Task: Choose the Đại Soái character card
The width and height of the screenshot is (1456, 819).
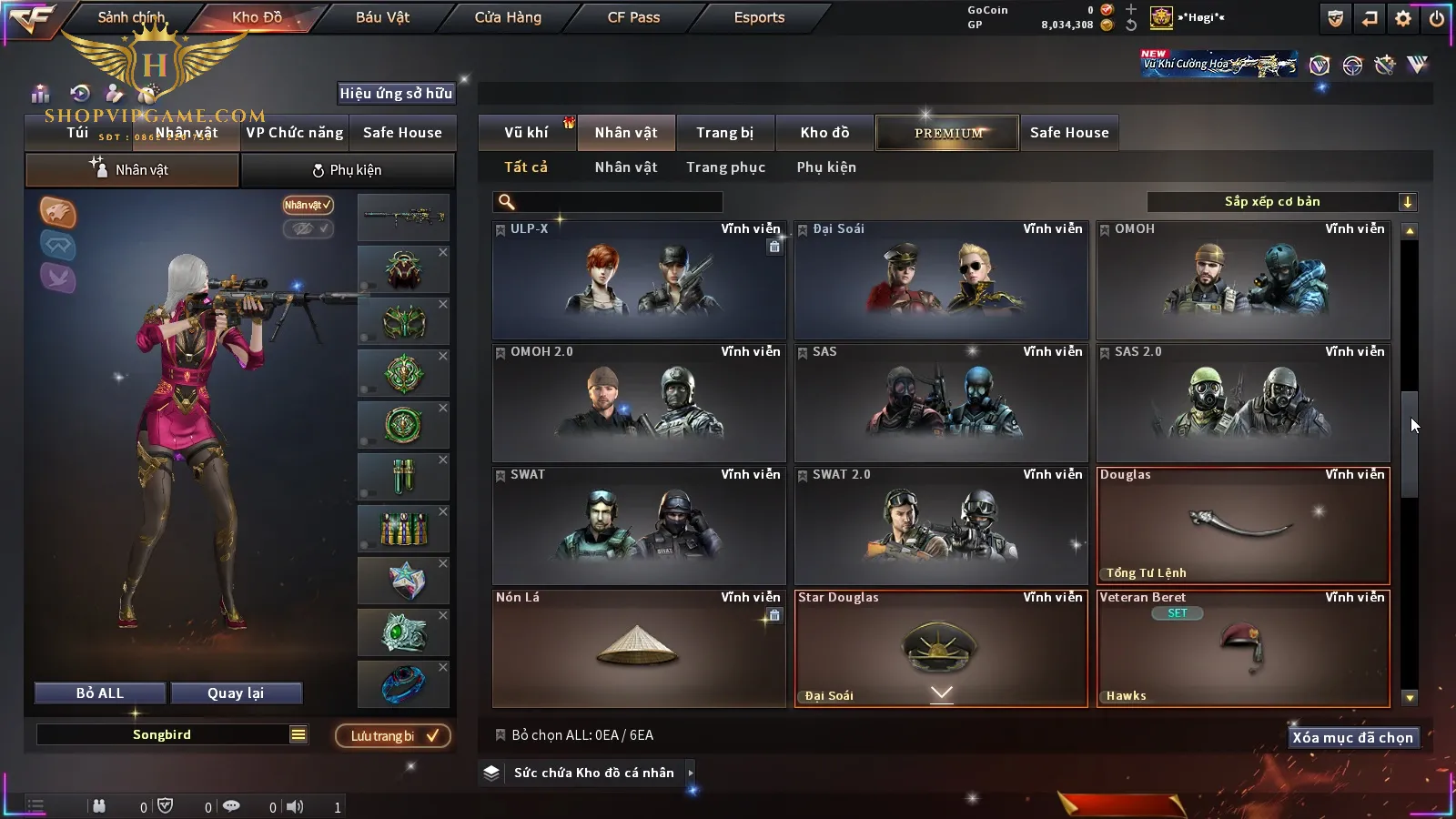Action: click(x=941, y=280)
